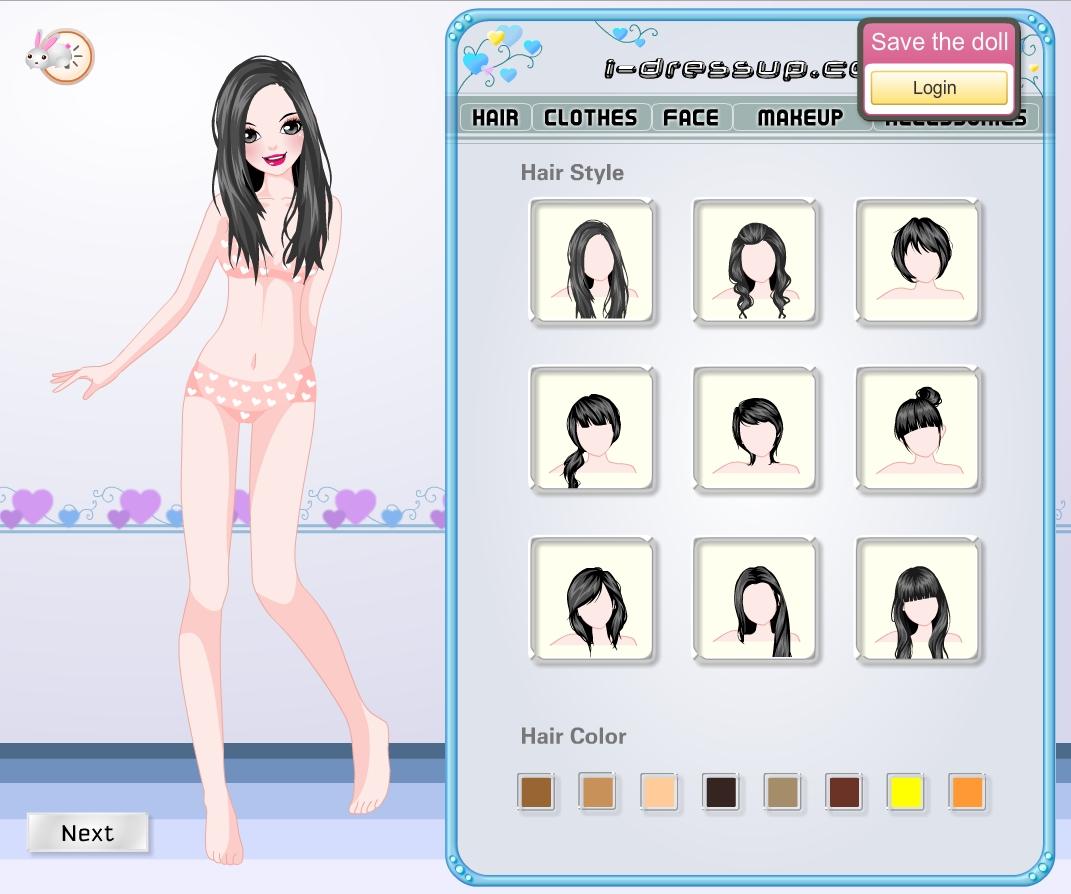
Task: Apply the yellow hair color
Action: pos(905,792)
